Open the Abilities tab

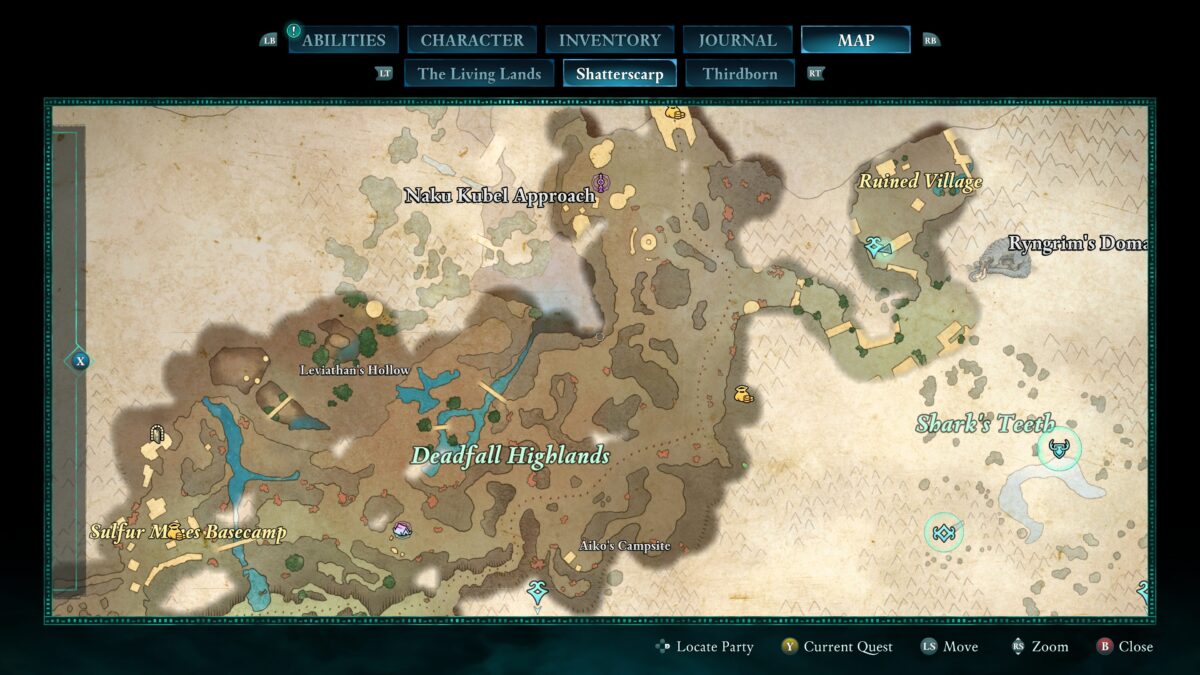click(343, 40)
